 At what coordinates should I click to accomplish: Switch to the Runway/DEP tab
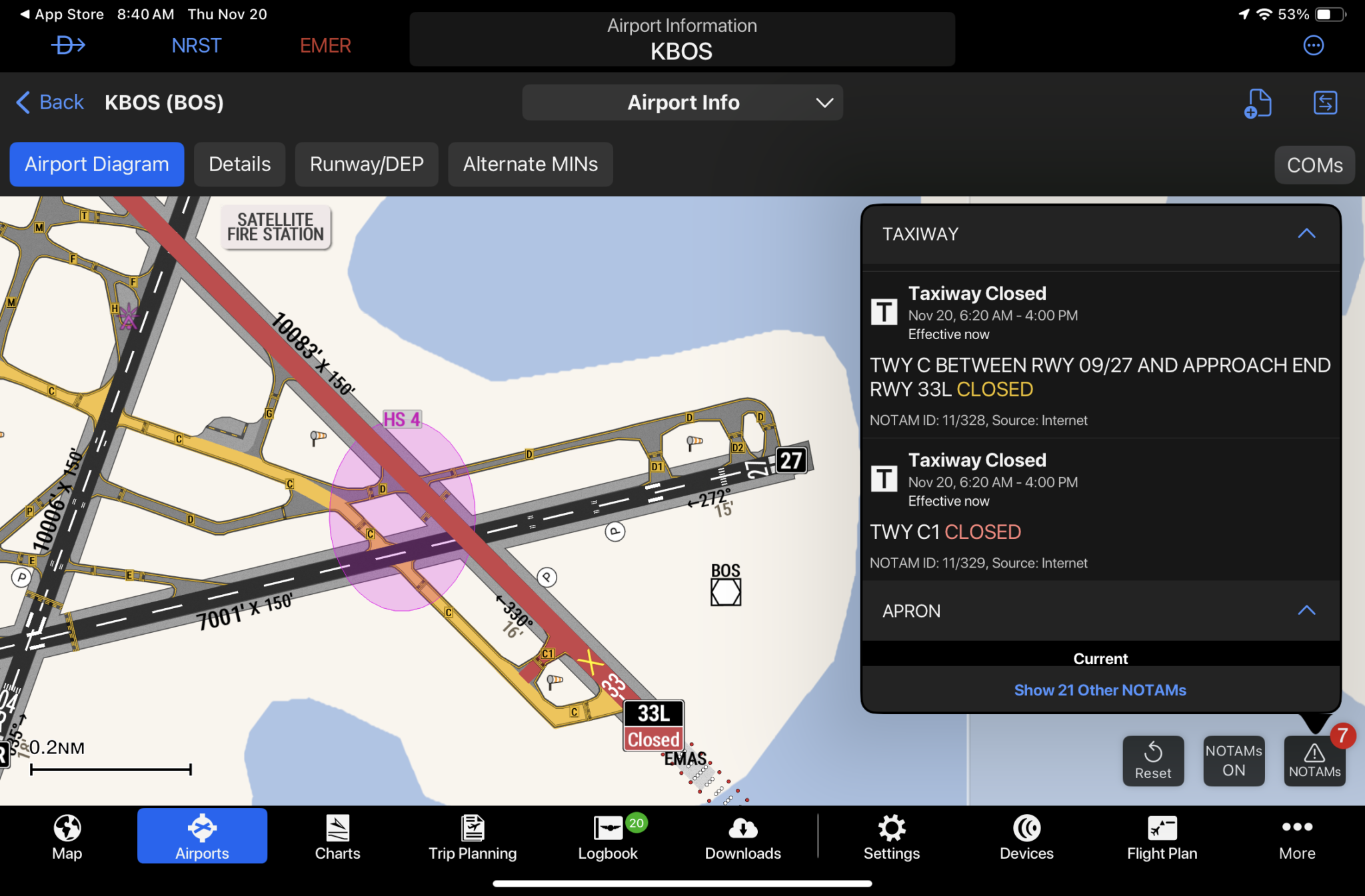coord(367,164)
